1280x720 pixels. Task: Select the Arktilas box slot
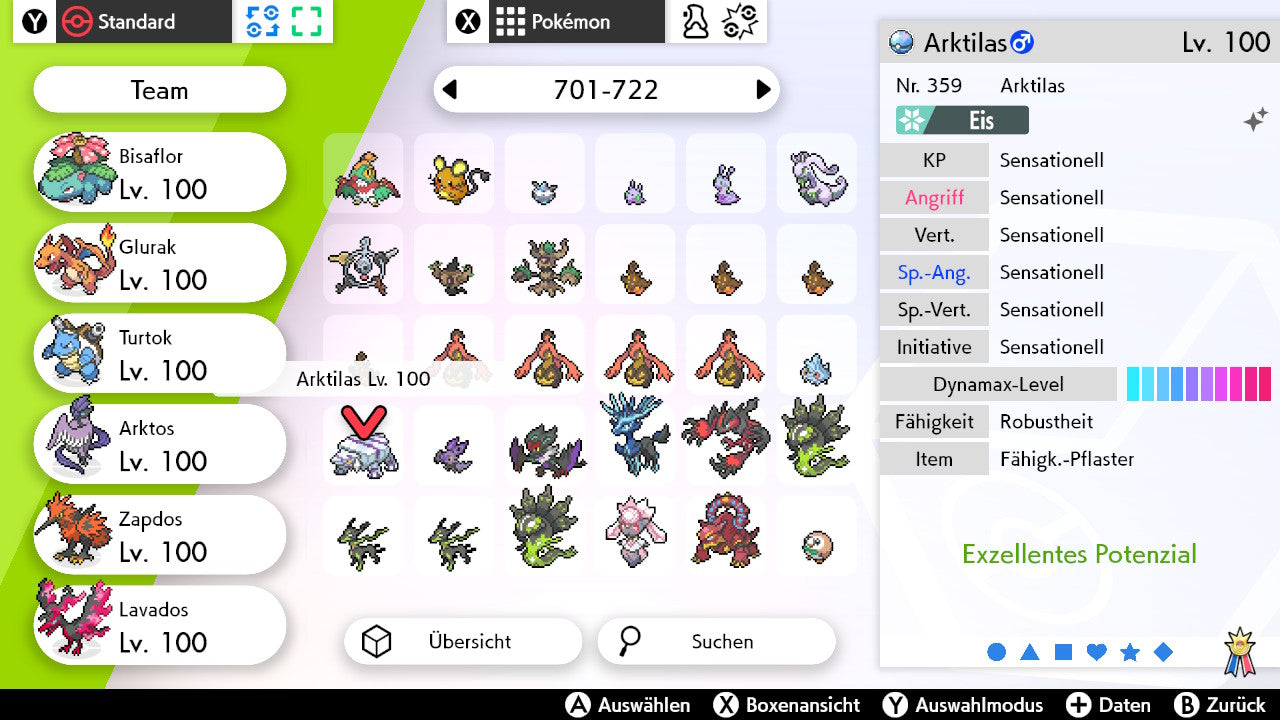click(x=363, y=448)
